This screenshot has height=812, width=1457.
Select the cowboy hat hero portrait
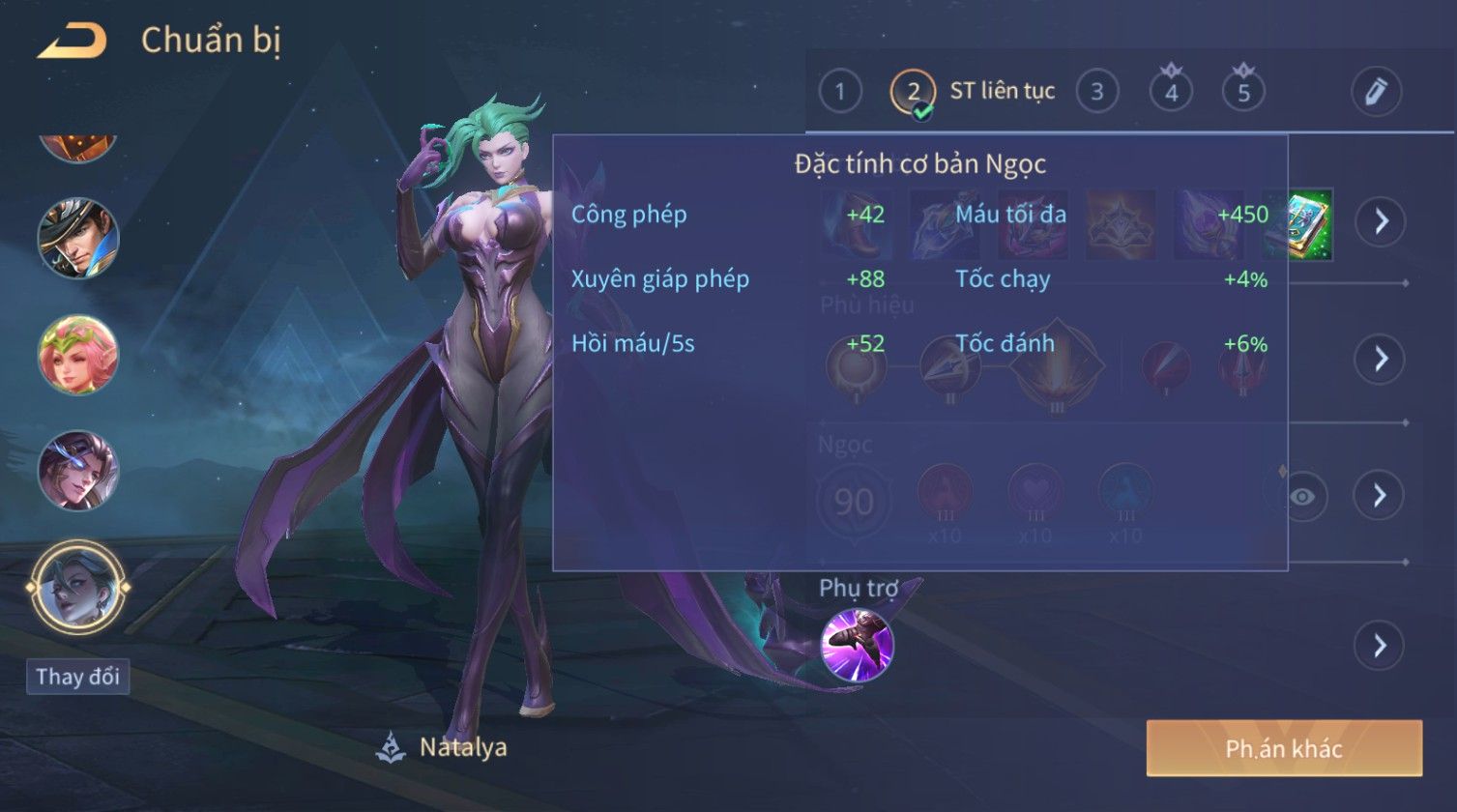point(78,238)
